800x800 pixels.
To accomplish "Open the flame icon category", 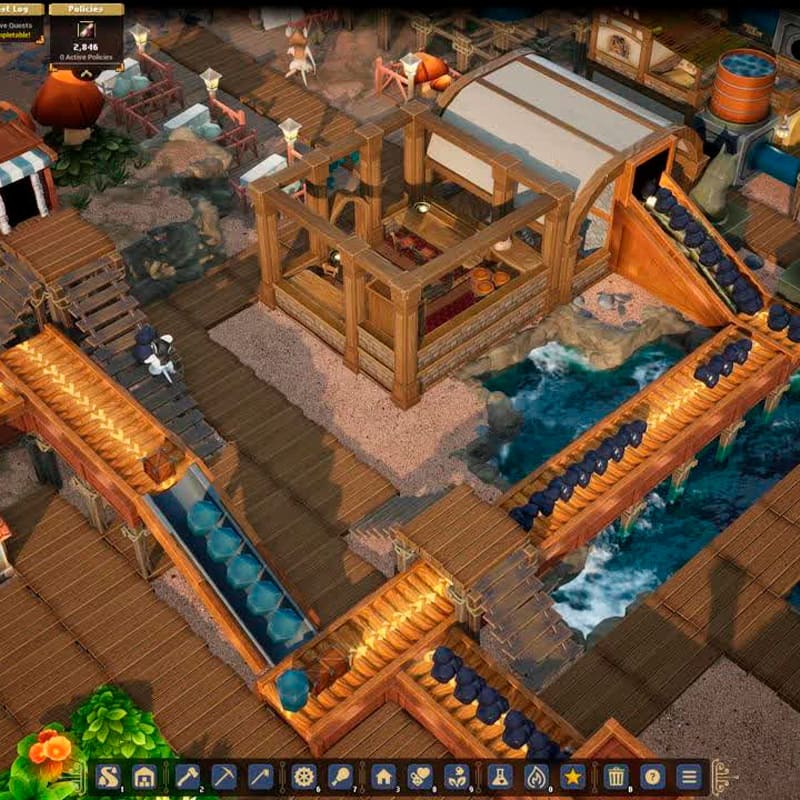I will point(536,776).
